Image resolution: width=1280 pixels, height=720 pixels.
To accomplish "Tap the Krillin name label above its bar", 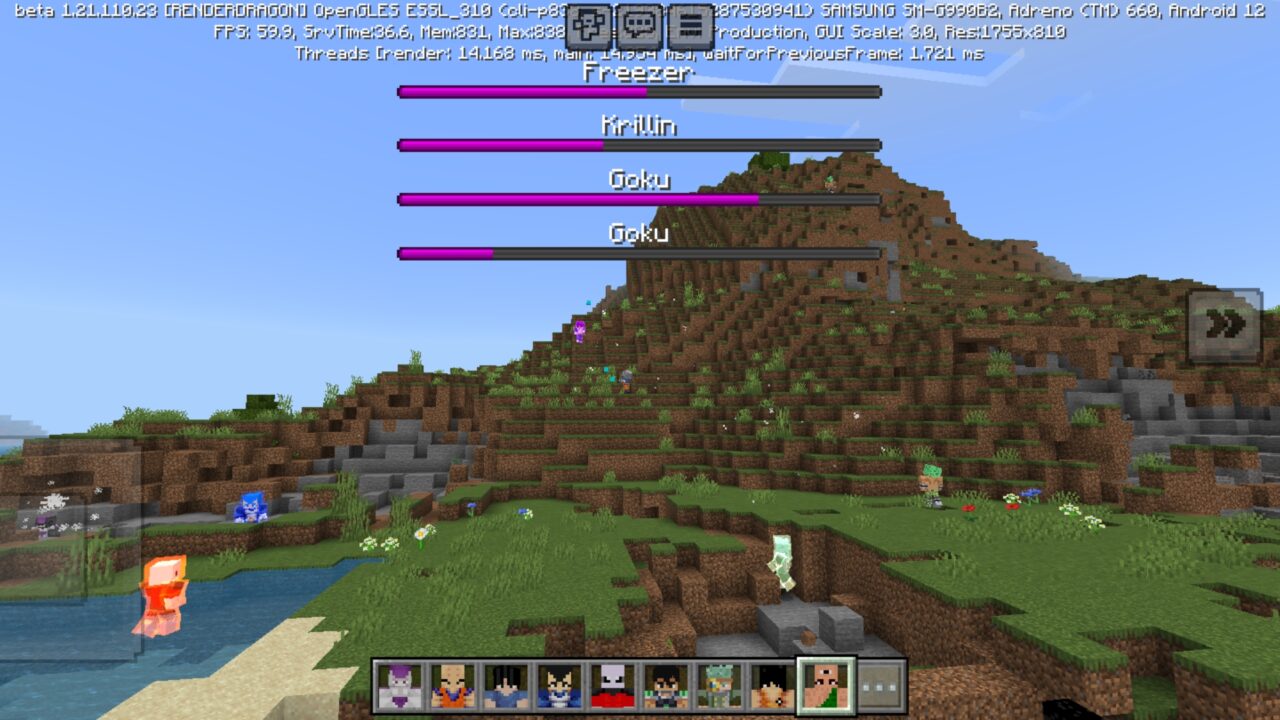I will (x=638, y=126).
